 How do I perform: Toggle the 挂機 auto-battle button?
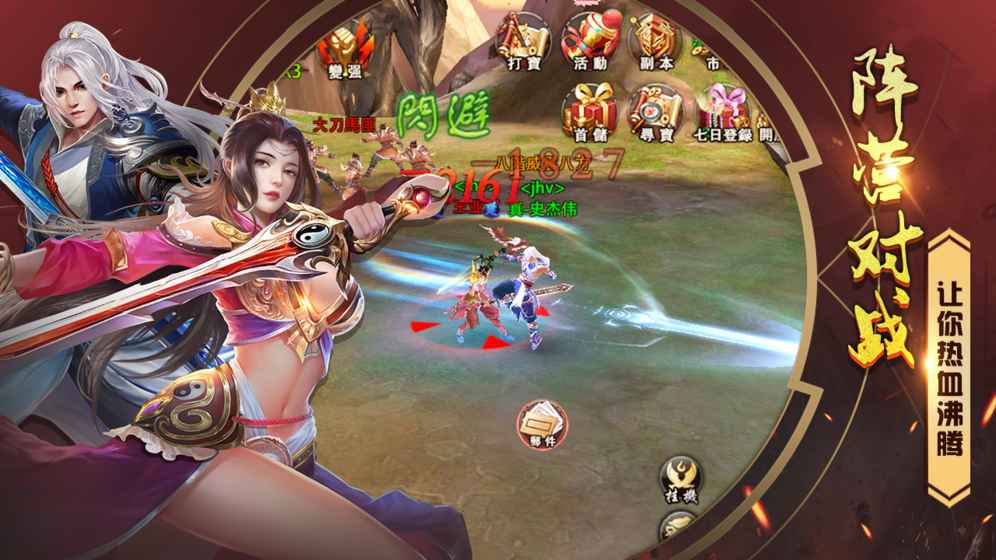coord(681,480)
